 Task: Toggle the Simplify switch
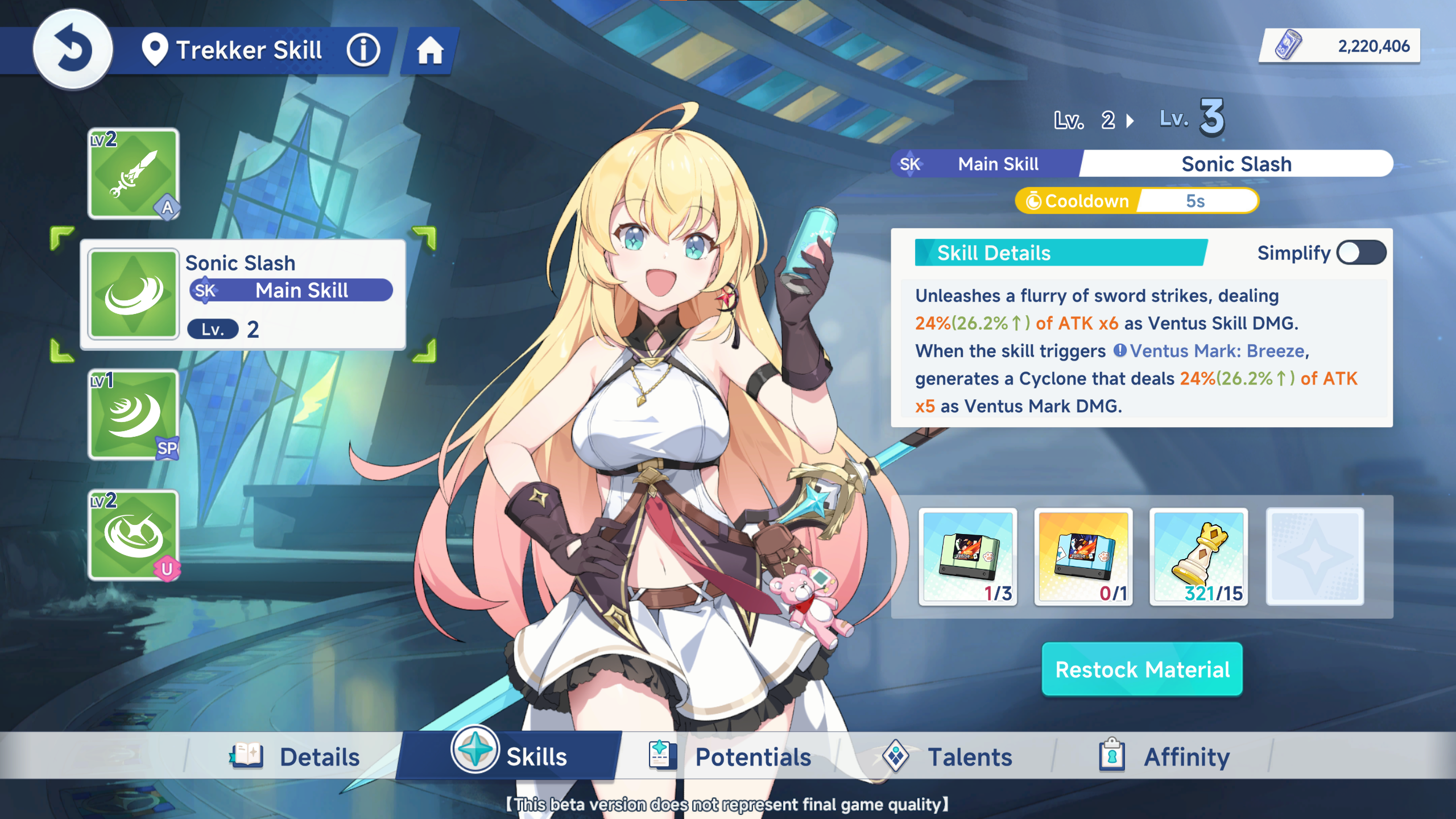(1361, 253)
